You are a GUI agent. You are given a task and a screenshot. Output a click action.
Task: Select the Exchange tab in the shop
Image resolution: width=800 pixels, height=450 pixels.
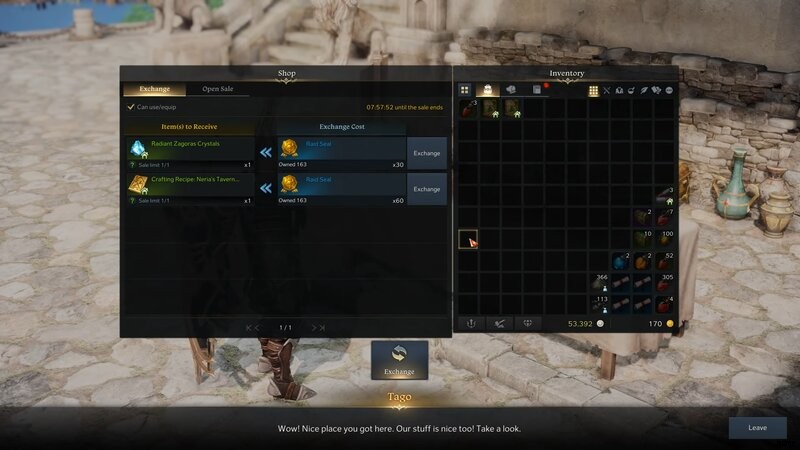155,89
